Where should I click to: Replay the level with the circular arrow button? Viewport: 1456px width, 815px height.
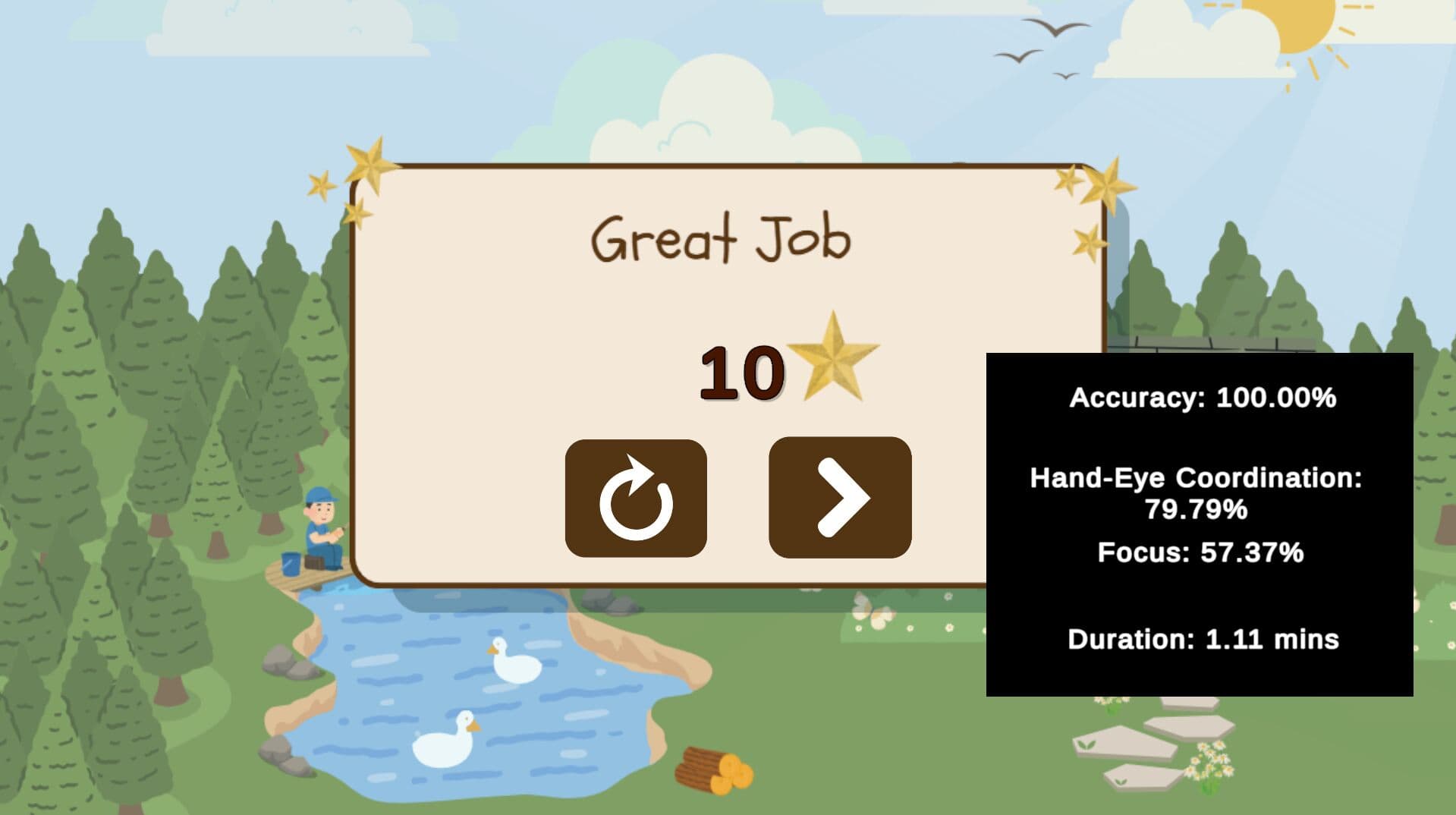pos(636,498)
